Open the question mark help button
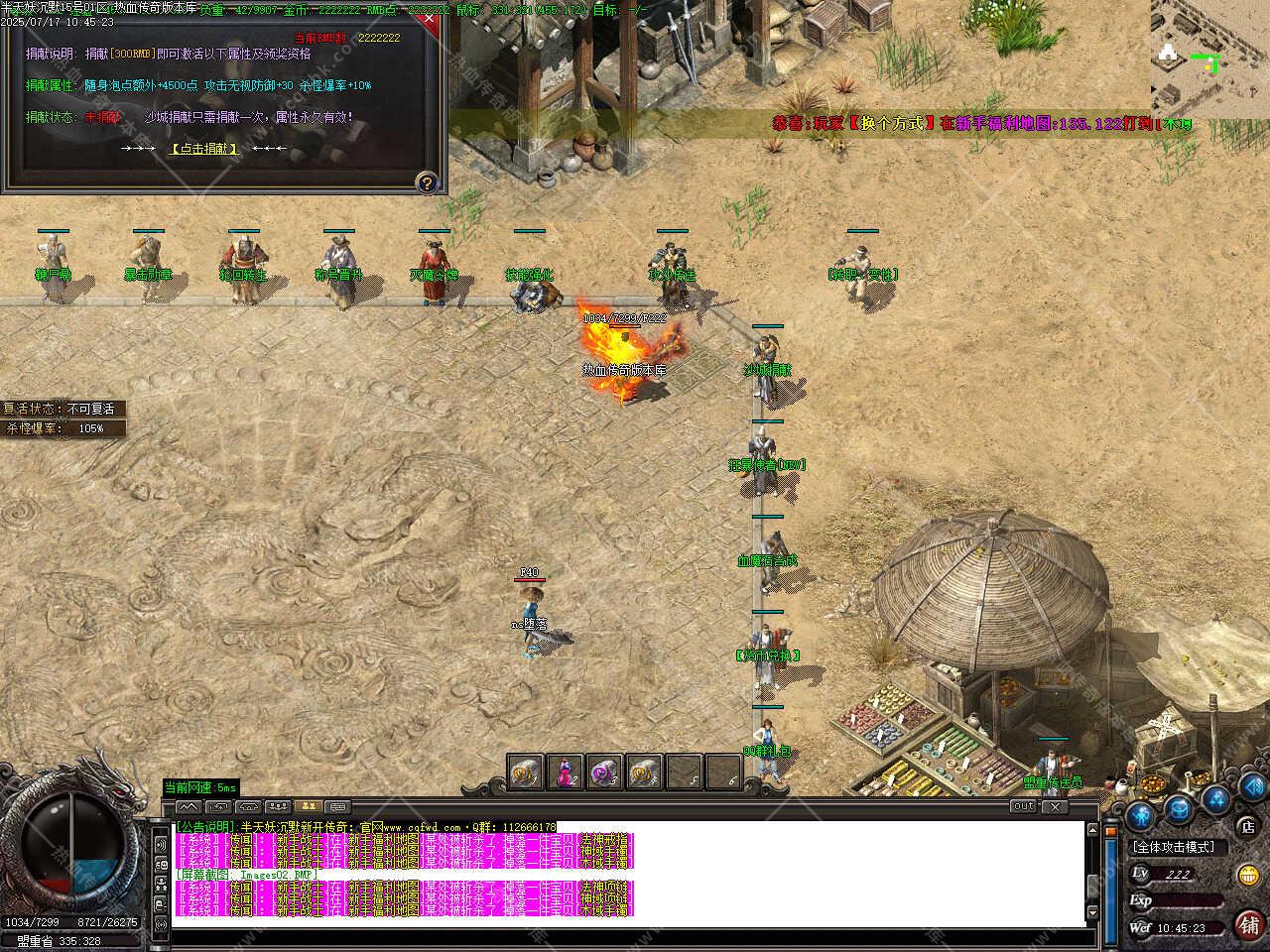 point(427,182)
